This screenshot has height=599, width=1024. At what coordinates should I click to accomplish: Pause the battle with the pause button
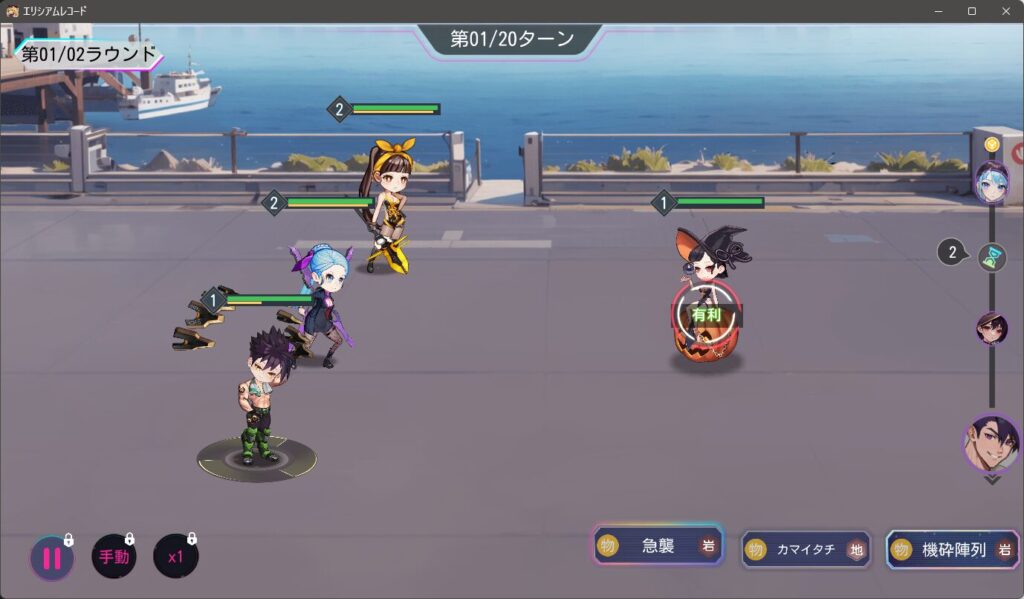pyautogui.click(x=51, y=558)
